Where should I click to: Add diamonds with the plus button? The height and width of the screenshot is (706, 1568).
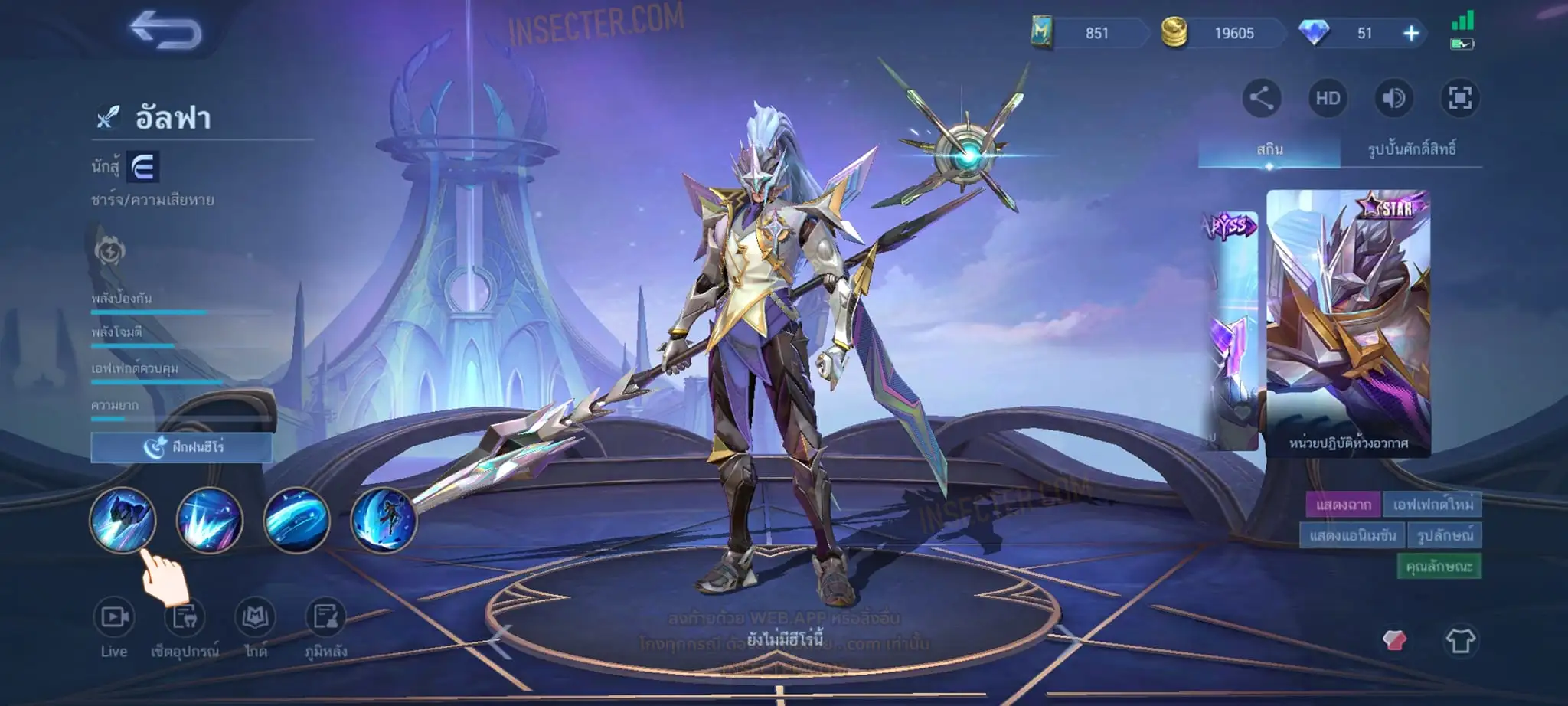tap(1410, 33)
